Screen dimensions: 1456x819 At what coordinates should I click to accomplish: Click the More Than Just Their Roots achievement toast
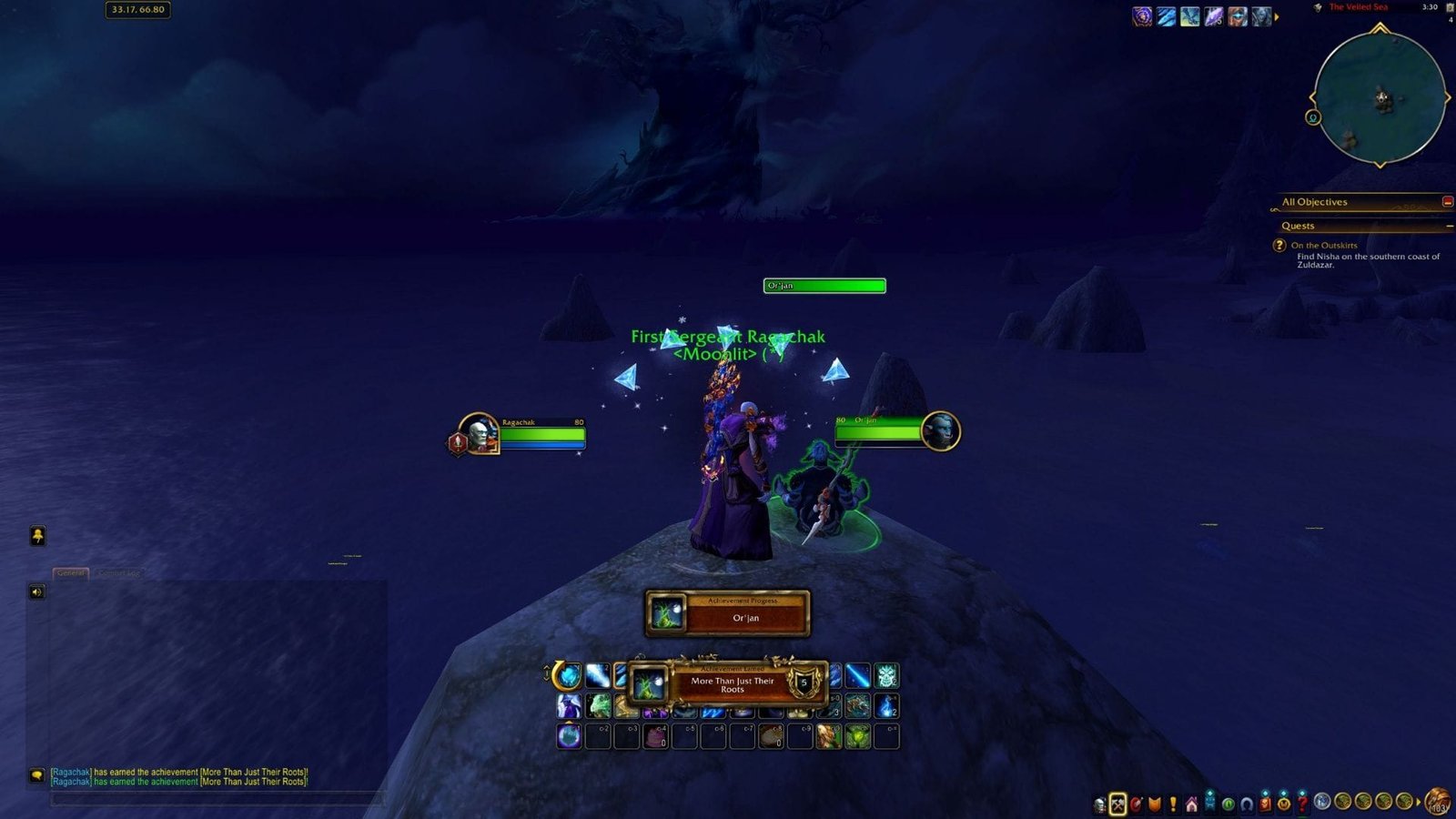click(732, 685)
